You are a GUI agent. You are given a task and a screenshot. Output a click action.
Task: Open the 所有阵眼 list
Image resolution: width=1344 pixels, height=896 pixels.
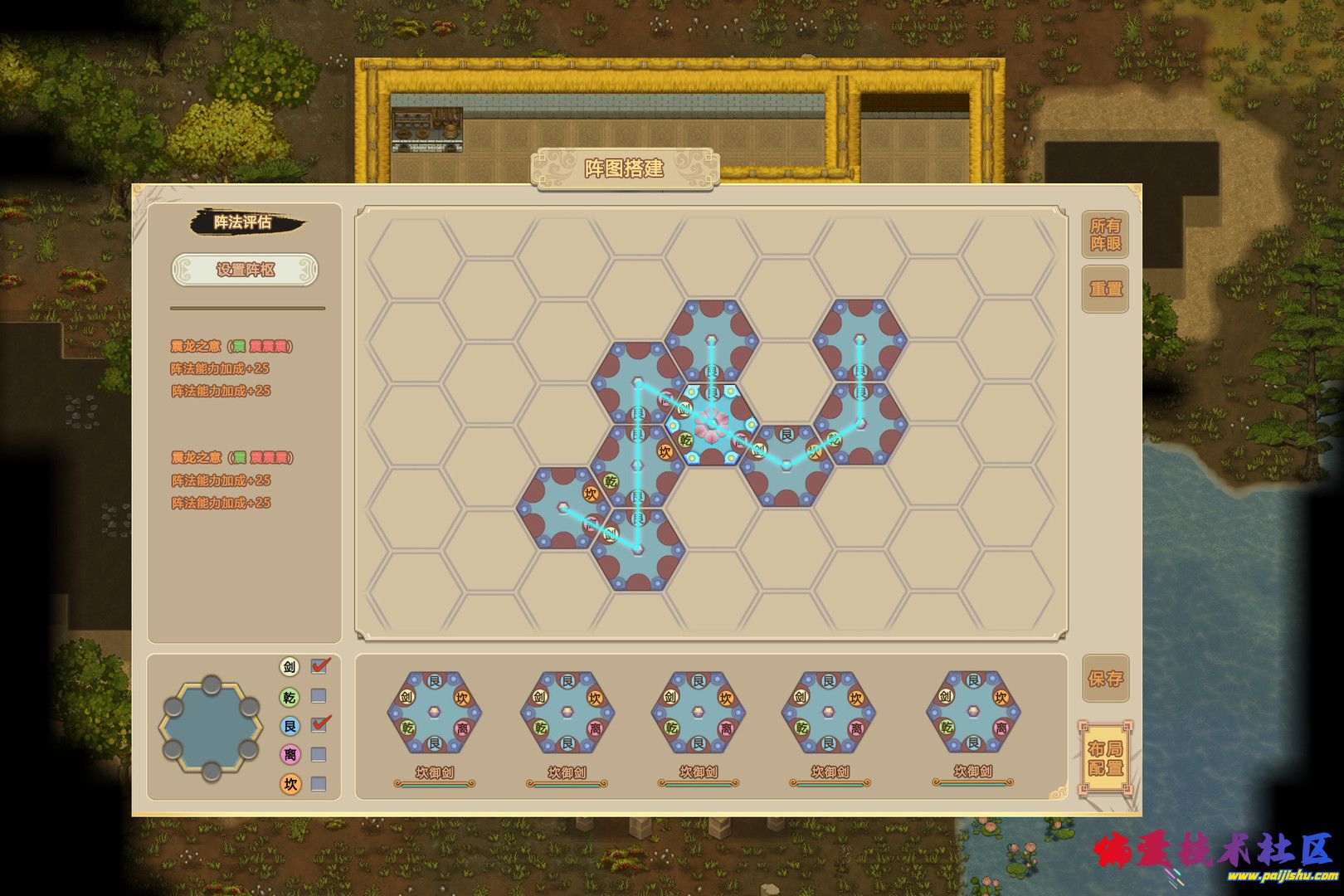[1105, 235]
